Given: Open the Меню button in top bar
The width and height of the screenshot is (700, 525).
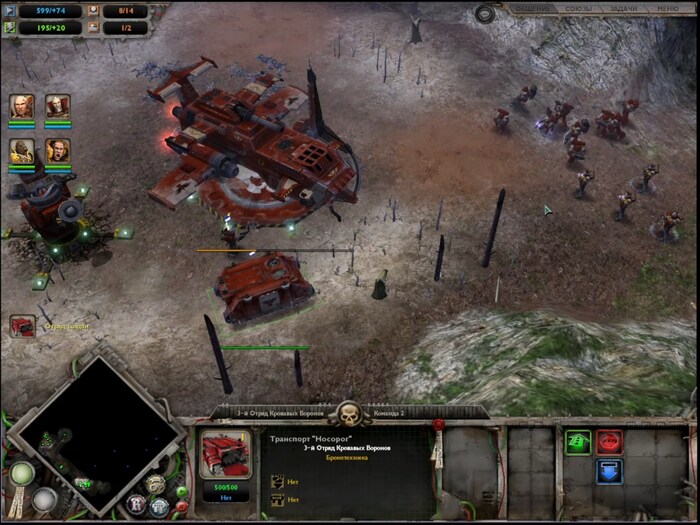Looking at the screenshot, I should (668, 9).
